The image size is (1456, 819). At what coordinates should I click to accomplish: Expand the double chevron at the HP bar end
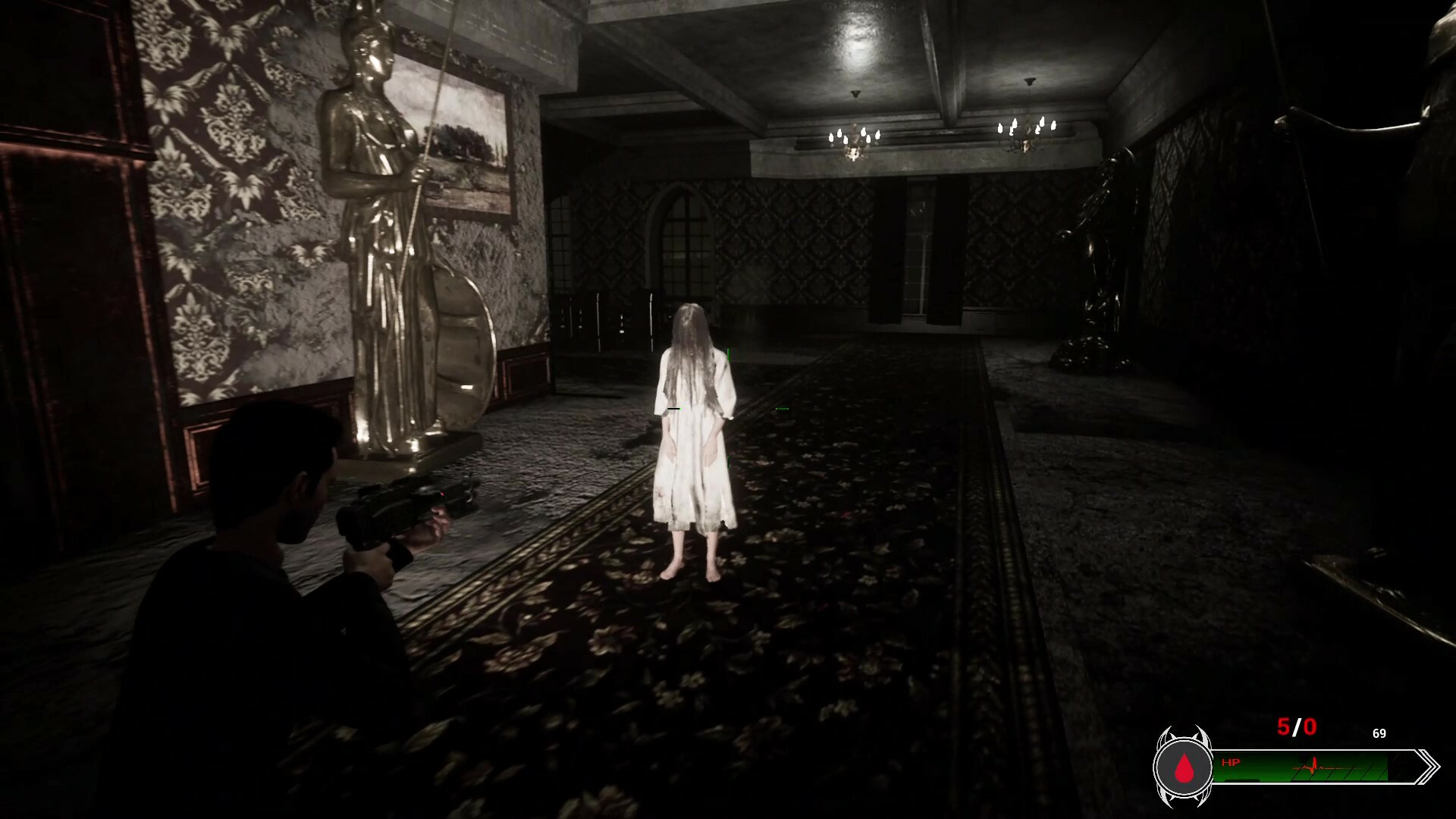pyautogui.click(x=1429, y=764)
